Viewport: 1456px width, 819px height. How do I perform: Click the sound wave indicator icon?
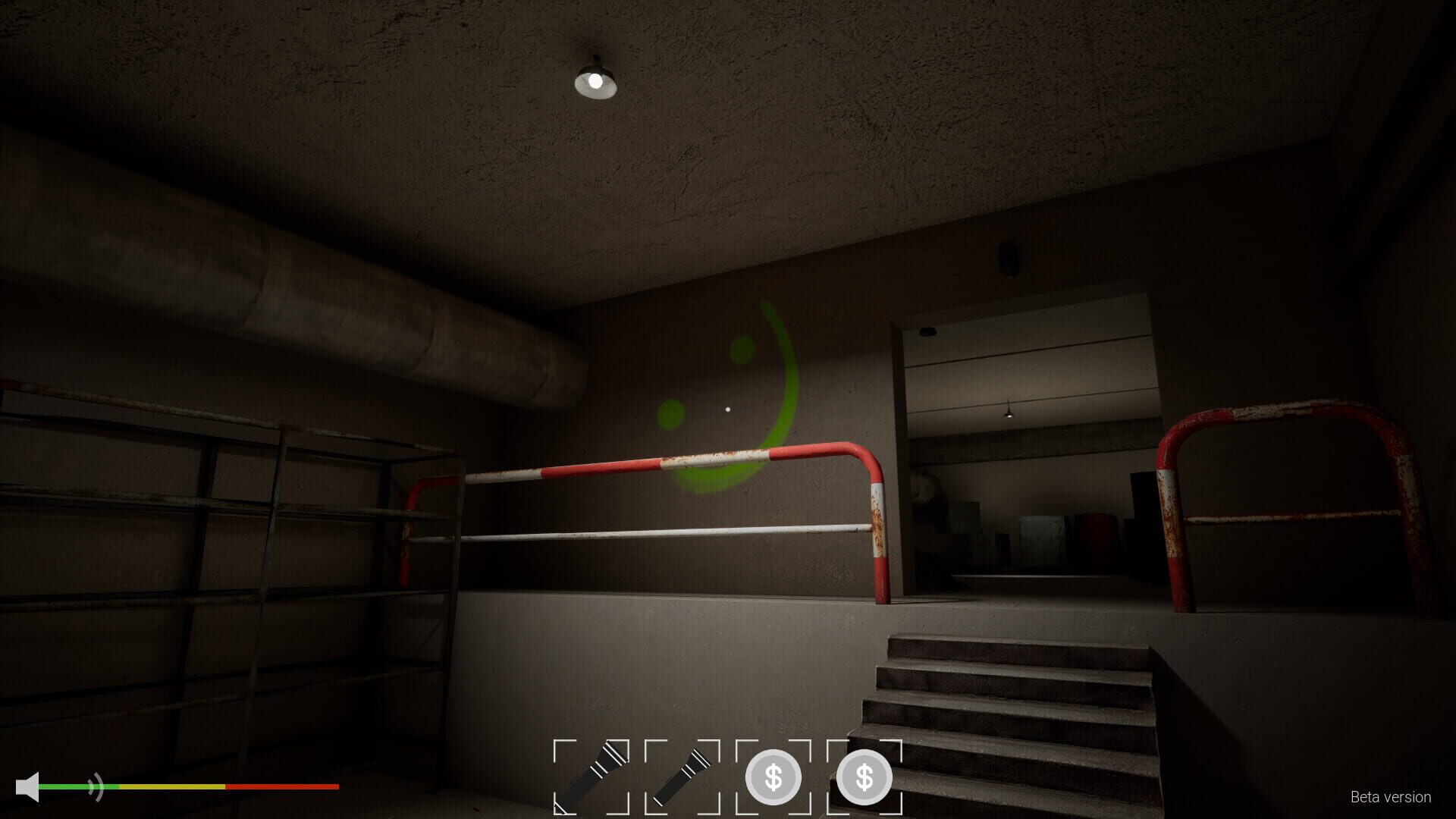click(94, 786)
